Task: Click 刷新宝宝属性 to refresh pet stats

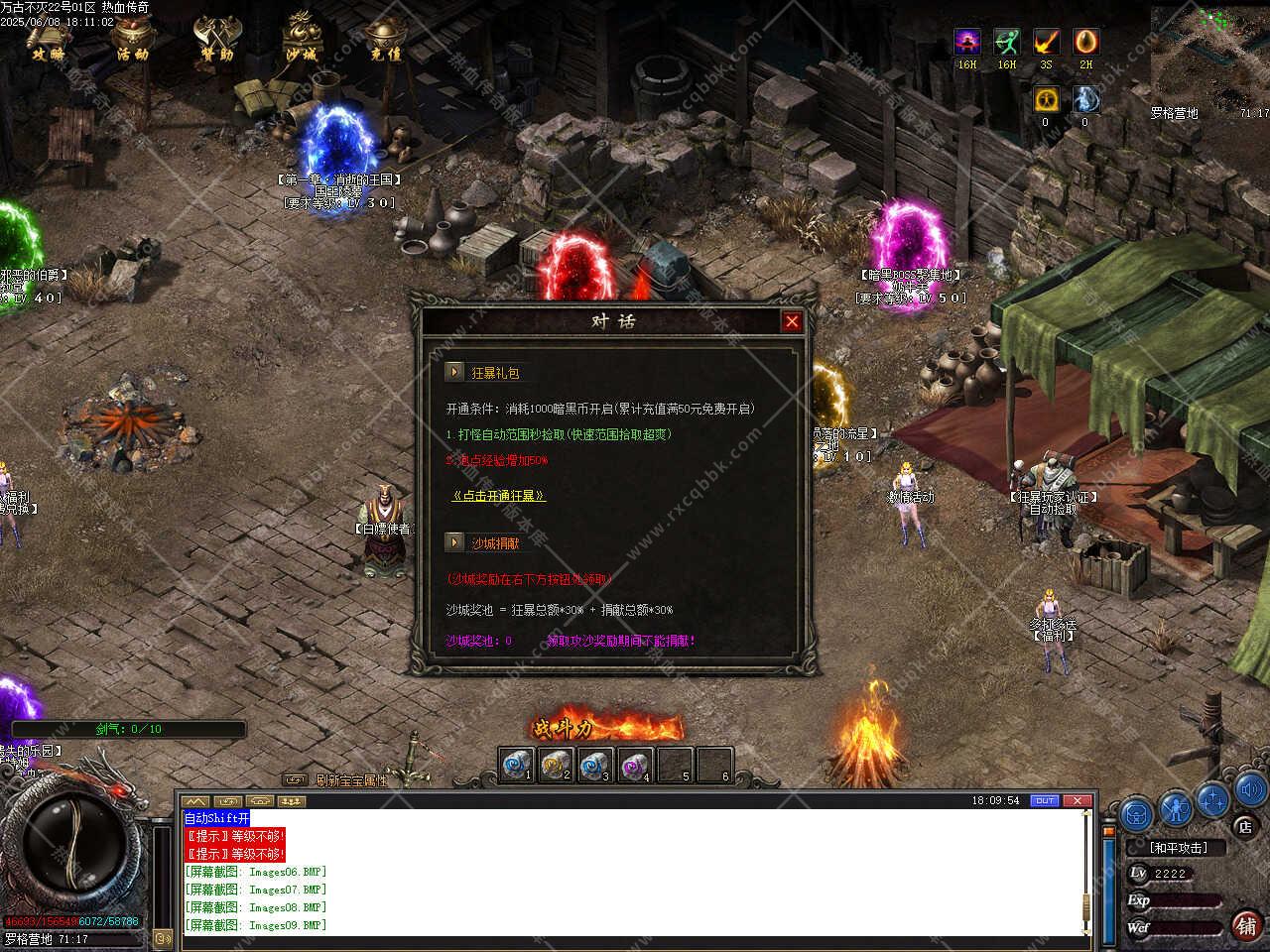Action: 350,780
